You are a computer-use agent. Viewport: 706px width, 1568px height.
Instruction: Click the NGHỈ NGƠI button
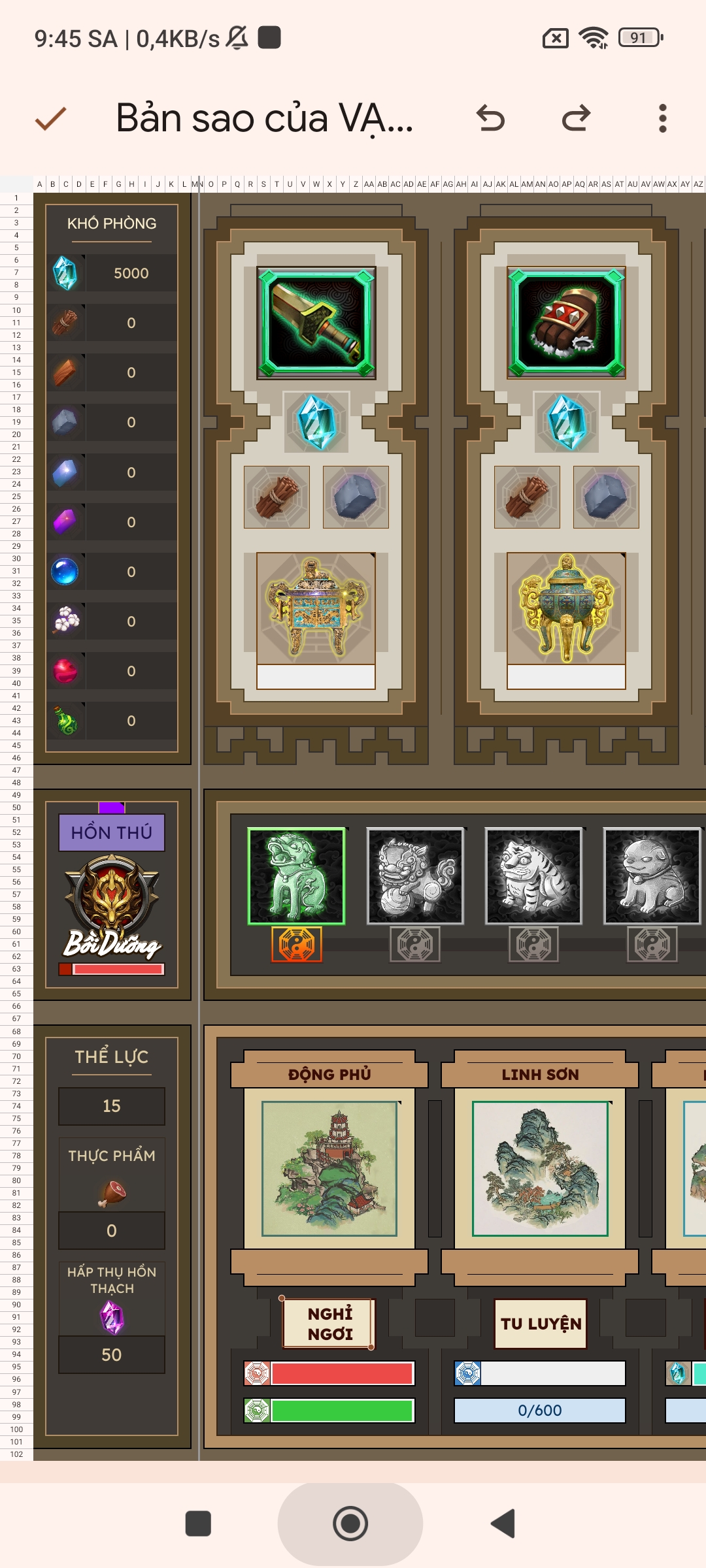[329, 1323]
